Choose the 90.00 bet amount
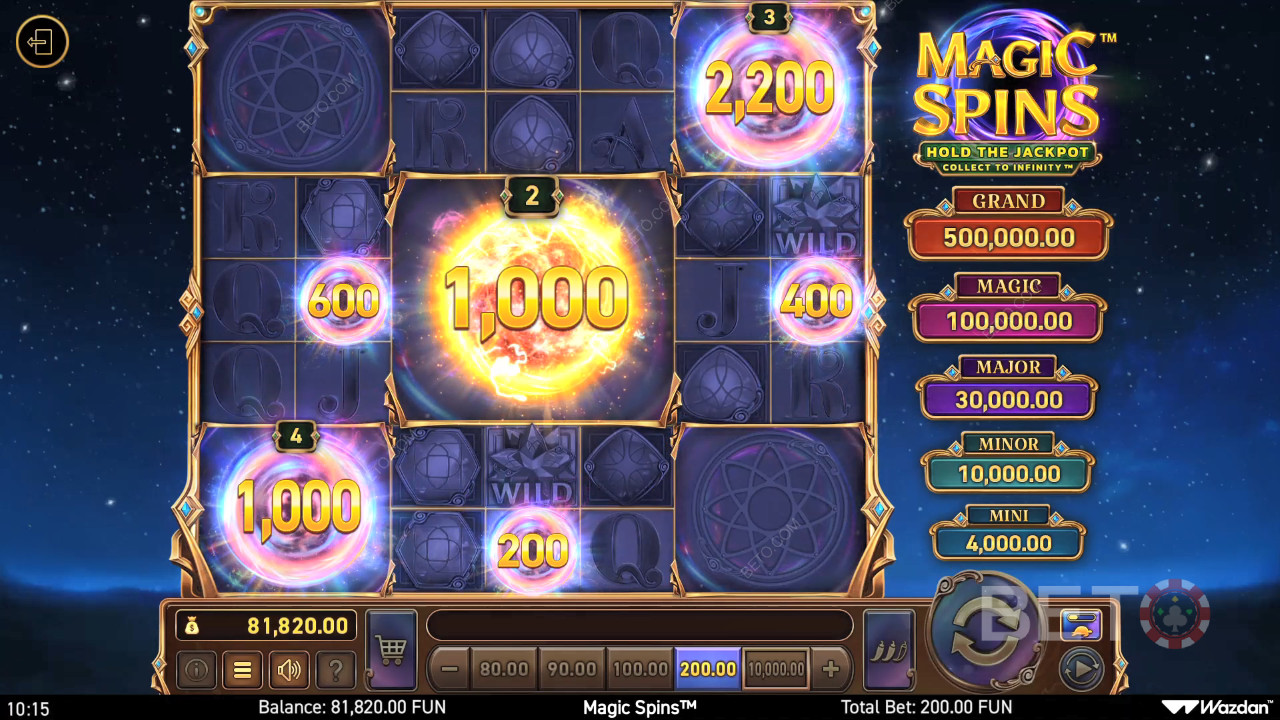 [x=571, y=669]
